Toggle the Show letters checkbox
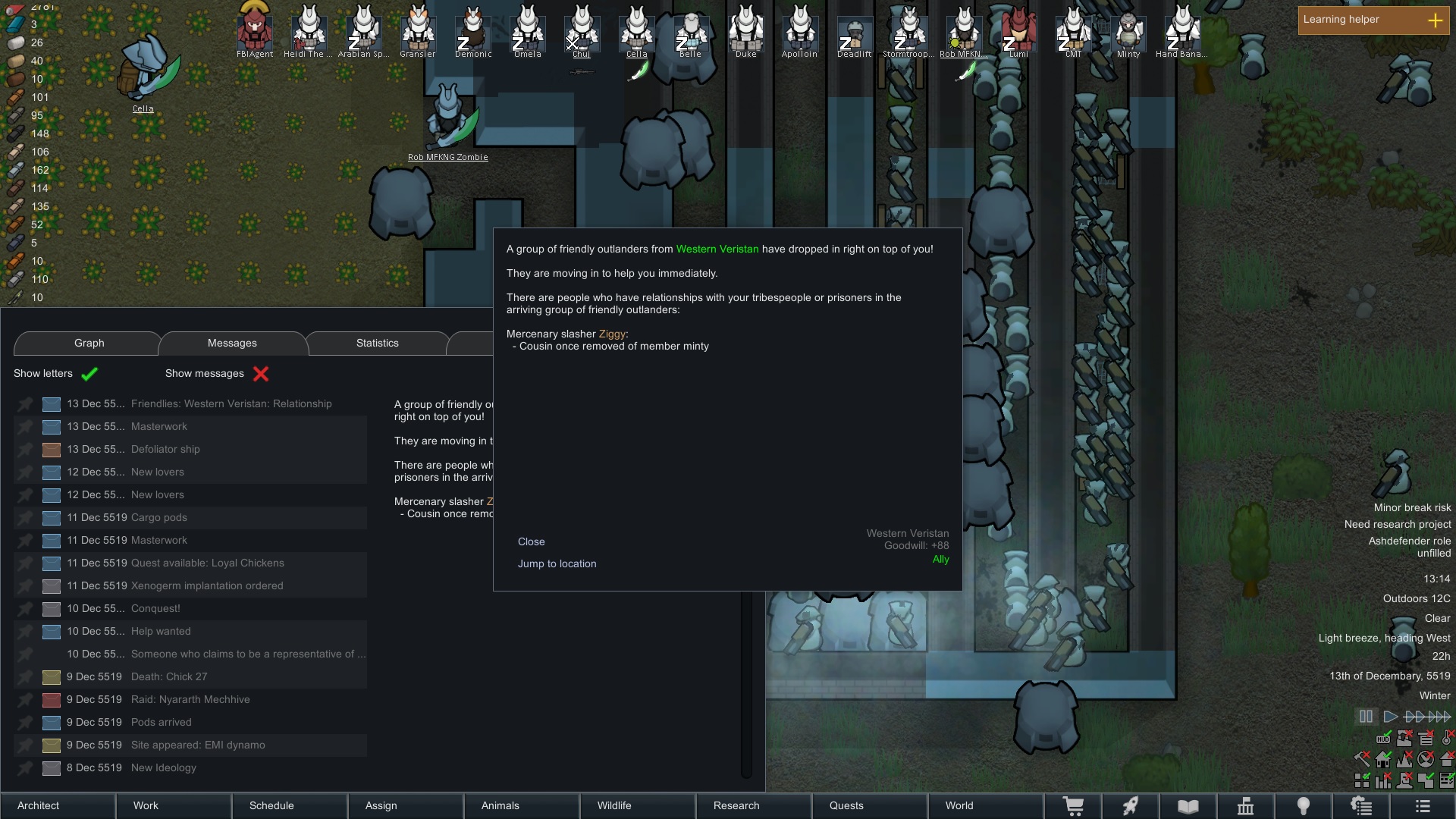1456x819 pixels. tap(89, 373)
